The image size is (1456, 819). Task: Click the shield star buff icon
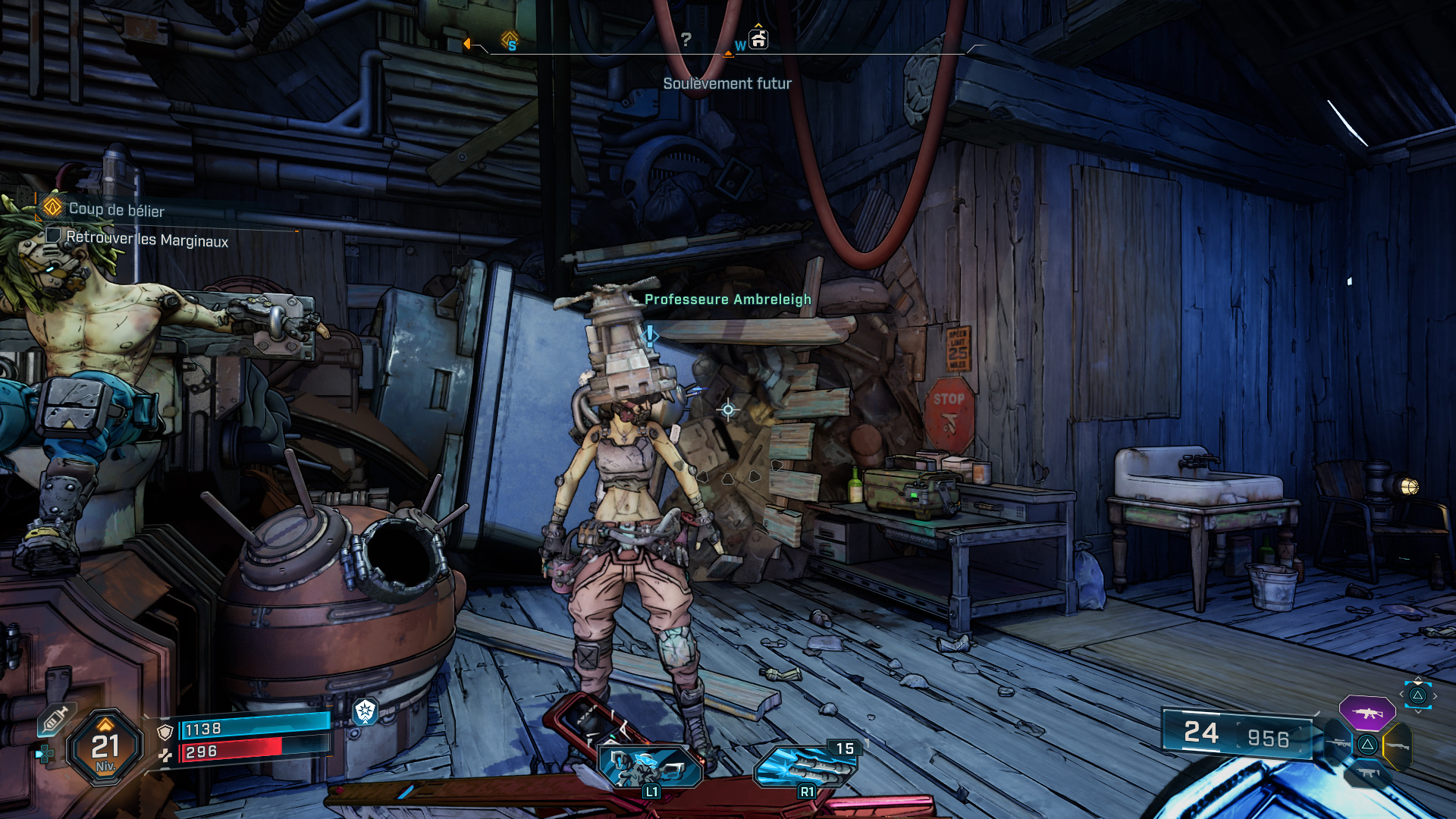click(x=366, y=711)
